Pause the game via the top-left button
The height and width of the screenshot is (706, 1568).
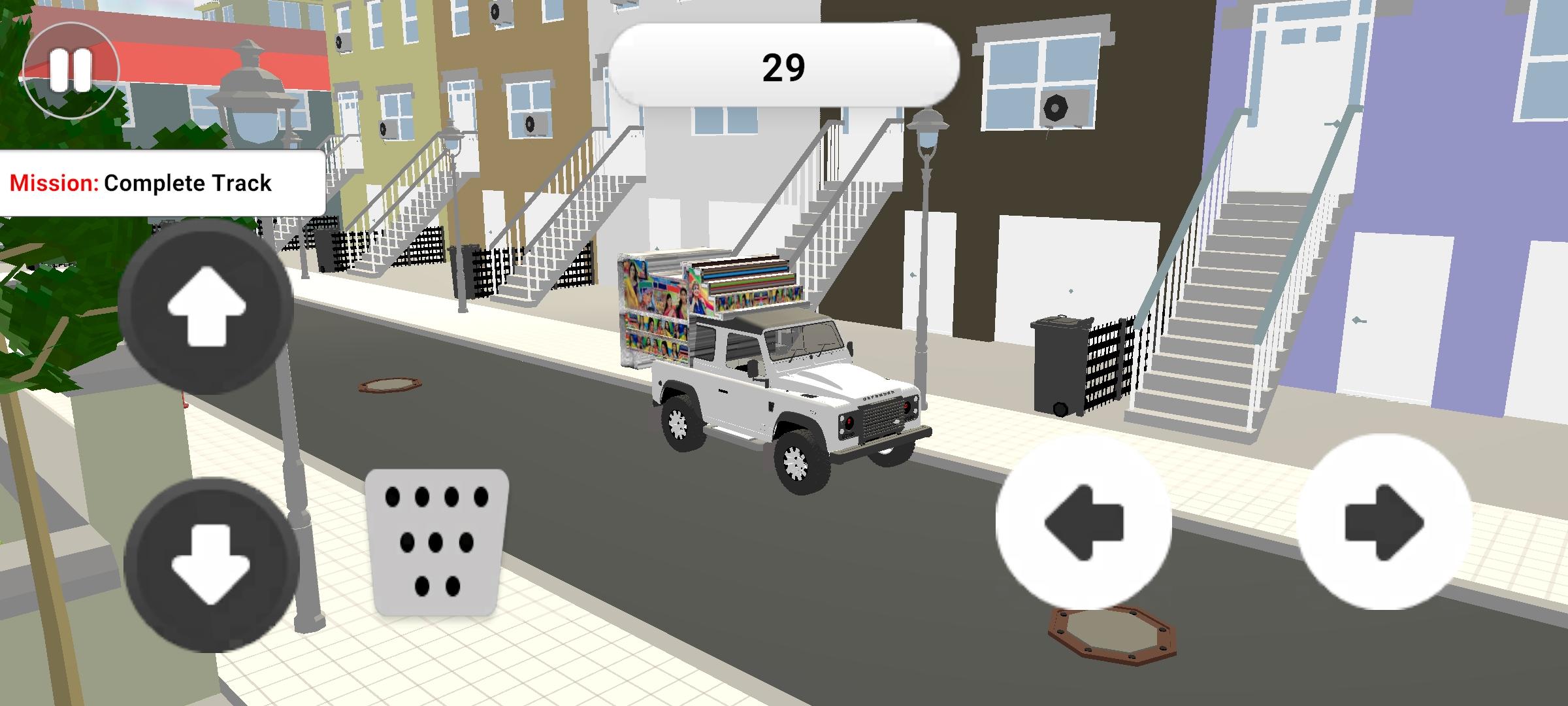[x=72, y=70]
